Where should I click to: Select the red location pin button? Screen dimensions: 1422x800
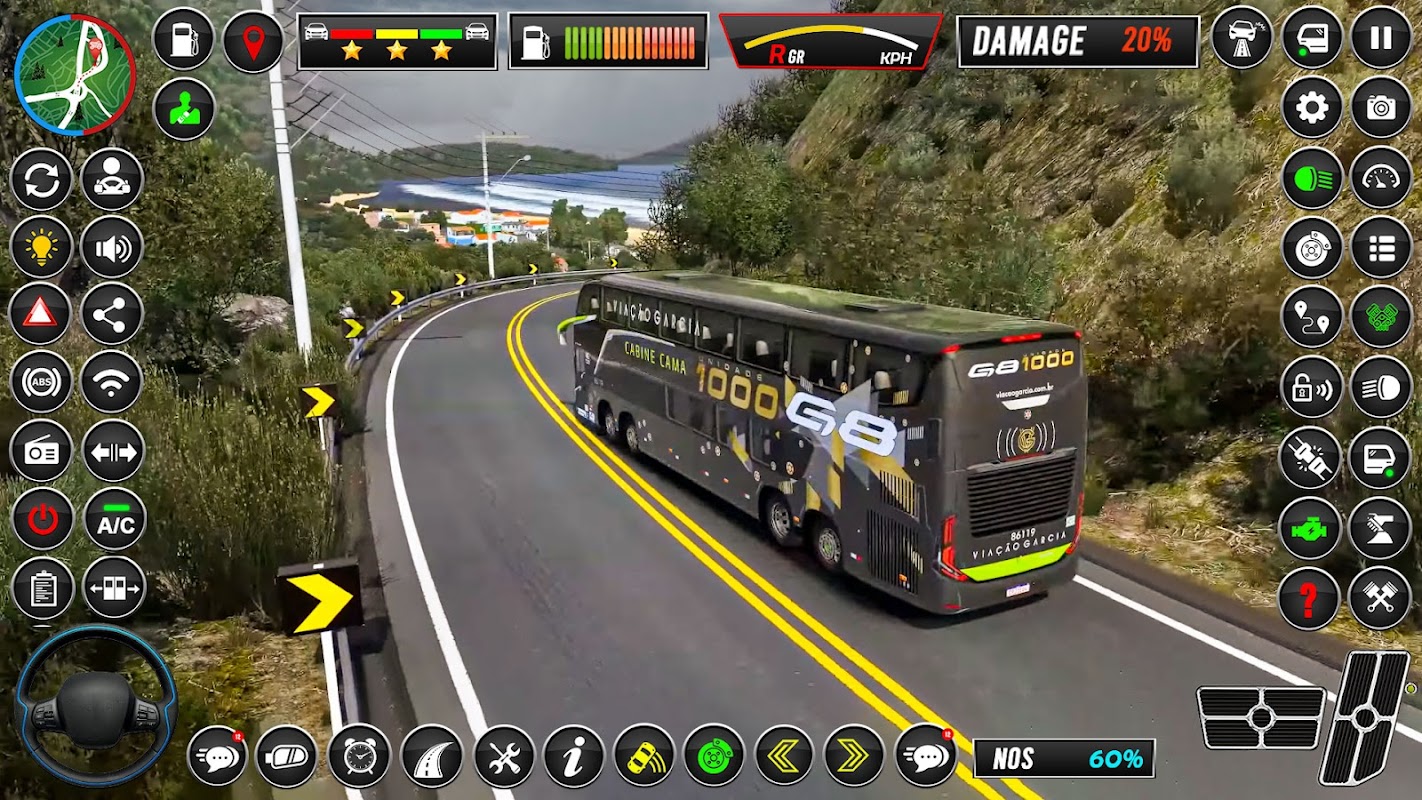click(x=253, y=41)
